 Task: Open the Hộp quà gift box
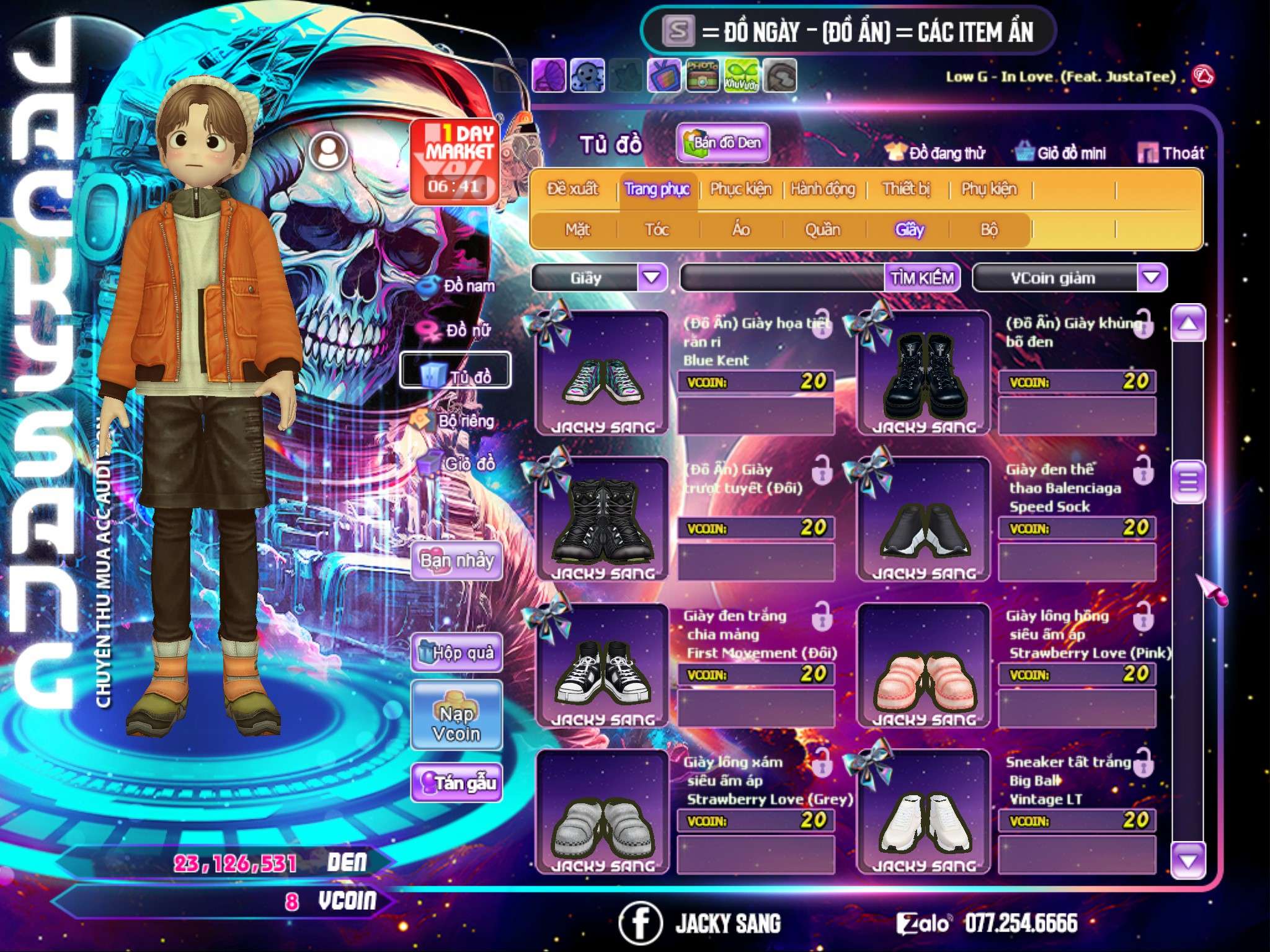coord(456,653)
